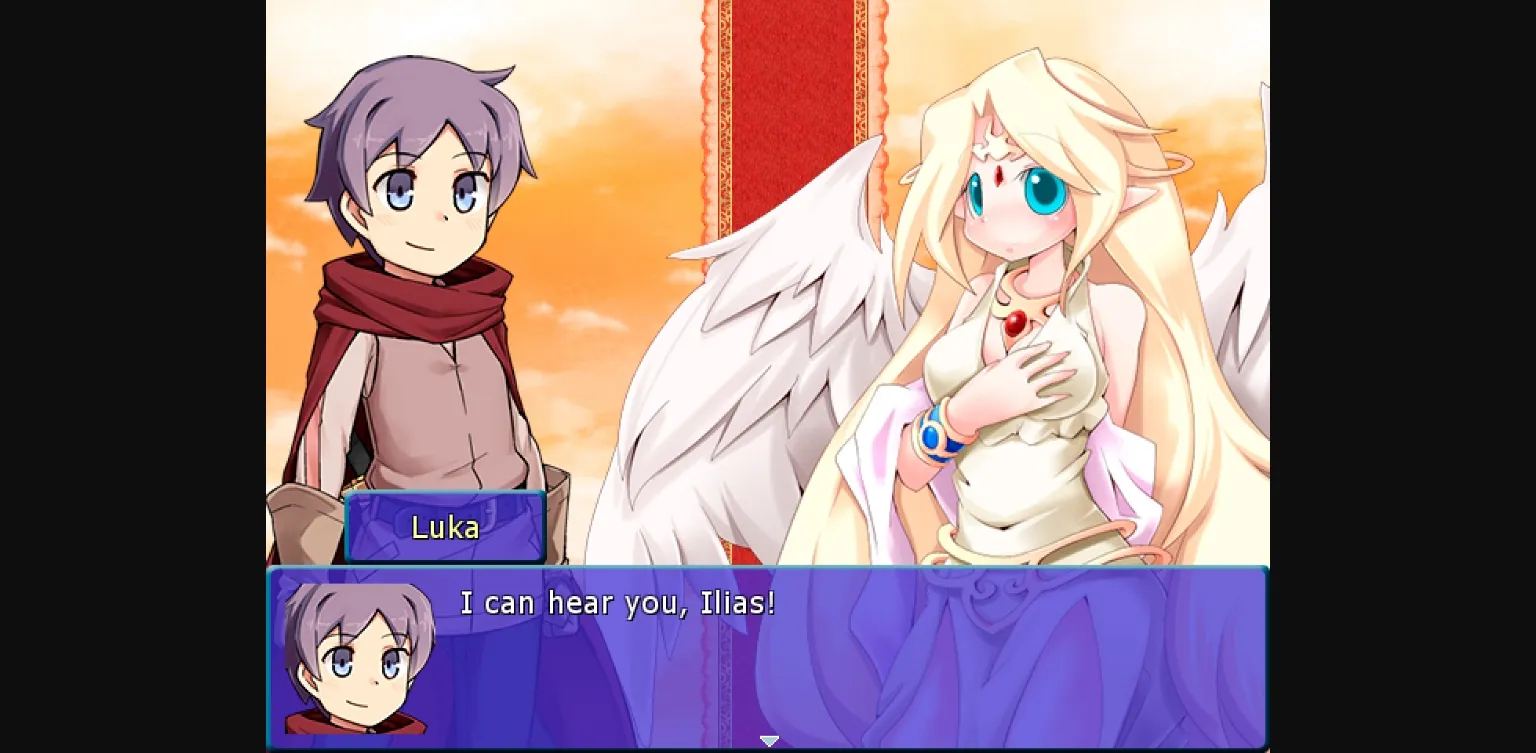The width and height of the screenshot is (1536, 753).
Task: Click the red gem pendant on Ilias
Action: (x=1013, y=322)
